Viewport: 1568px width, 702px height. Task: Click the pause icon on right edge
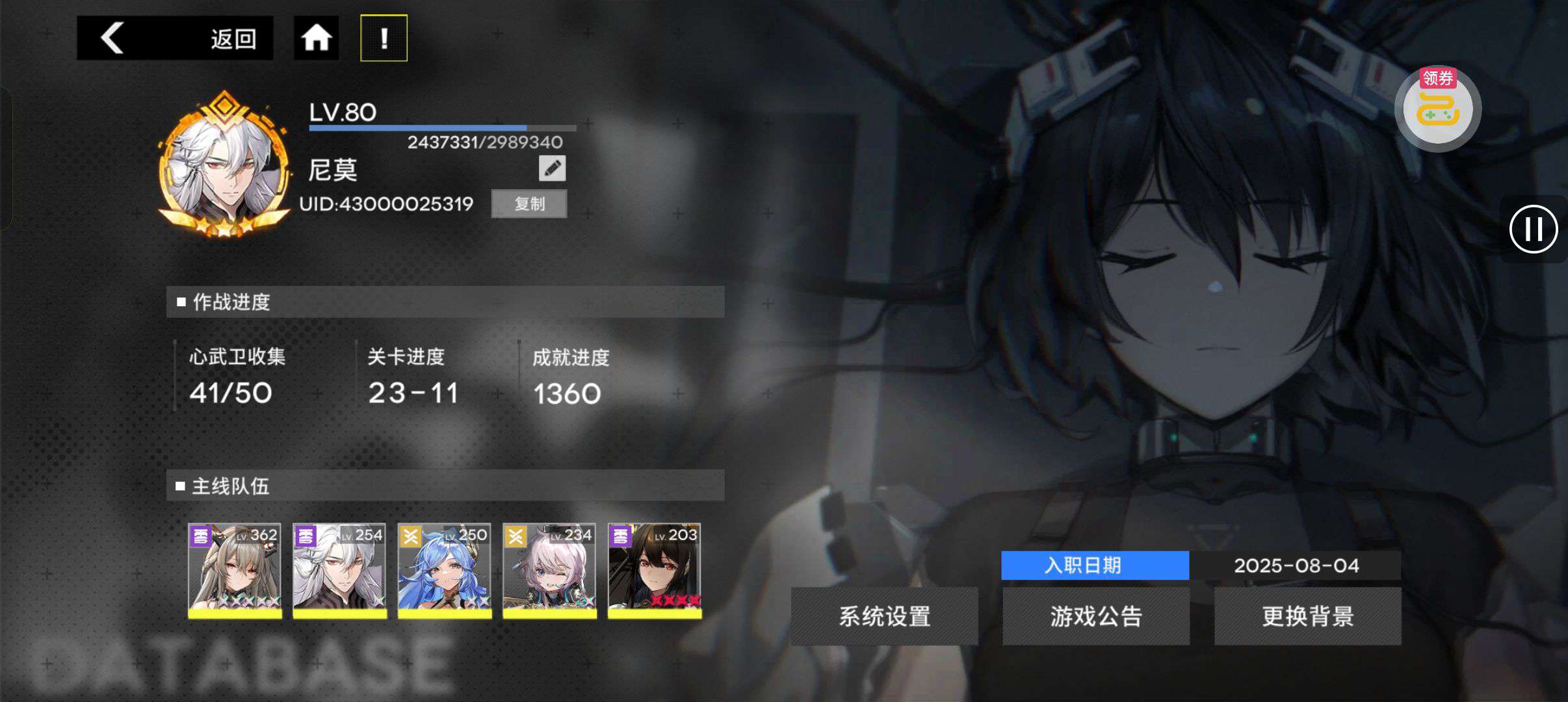[x=1534, y=229]
